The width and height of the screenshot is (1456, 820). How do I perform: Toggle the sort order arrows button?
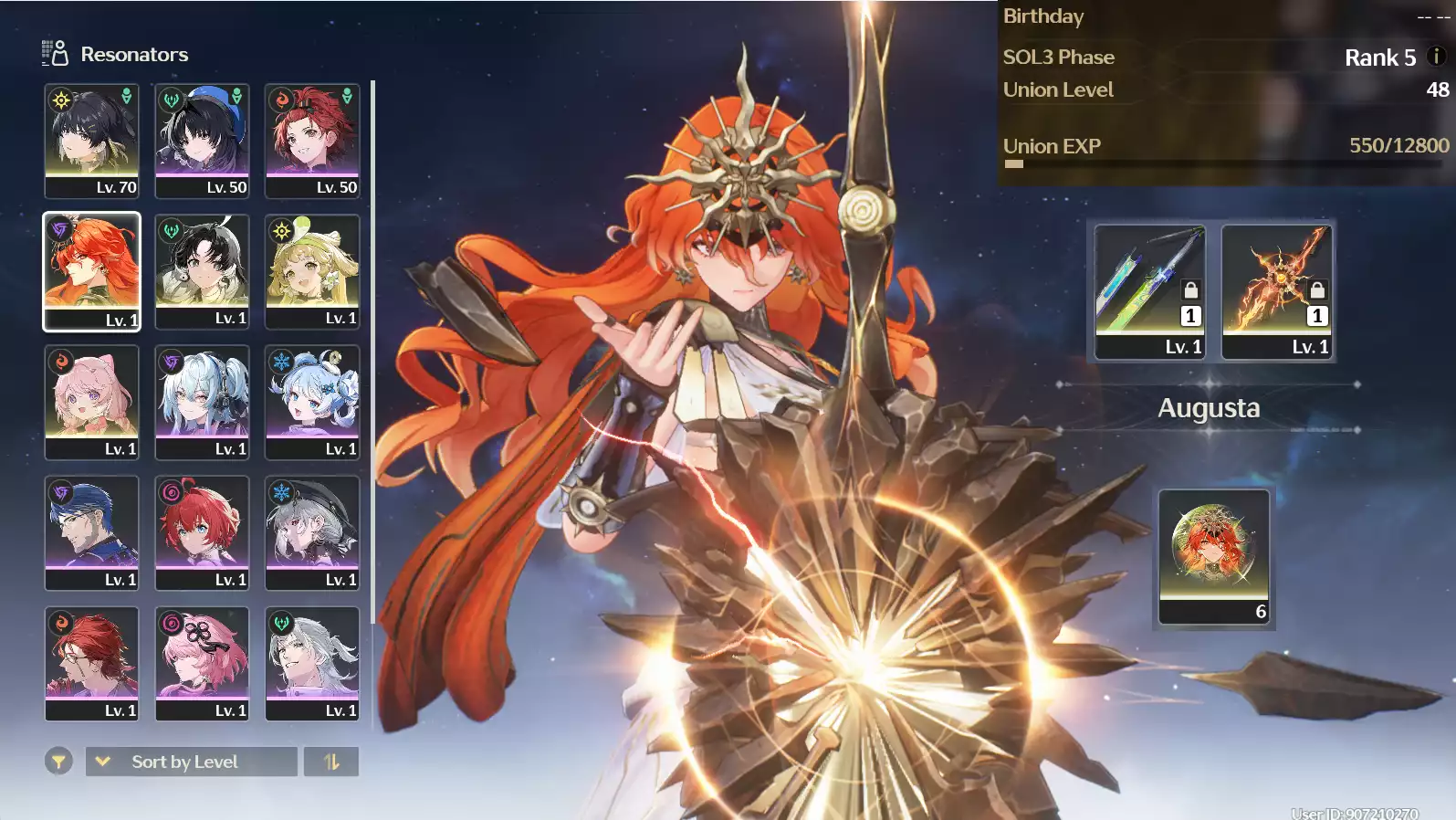tap(331, 762)
